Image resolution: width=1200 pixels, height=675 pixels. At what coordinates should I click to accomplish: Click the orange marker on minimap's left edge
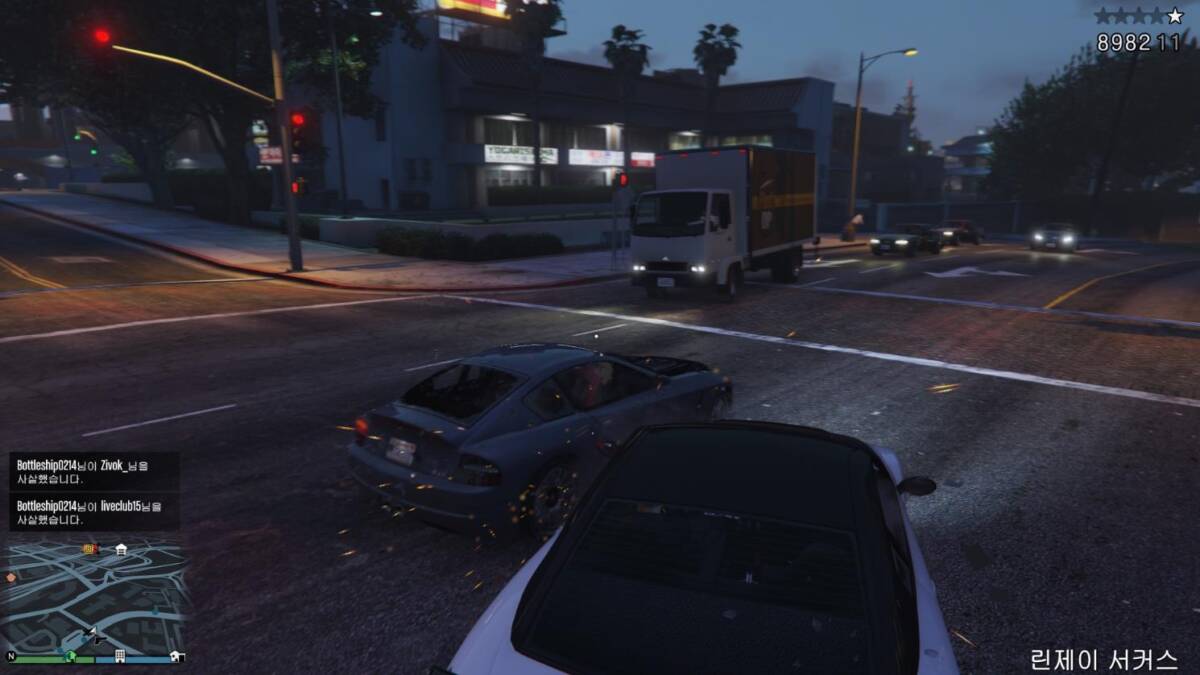11,577
